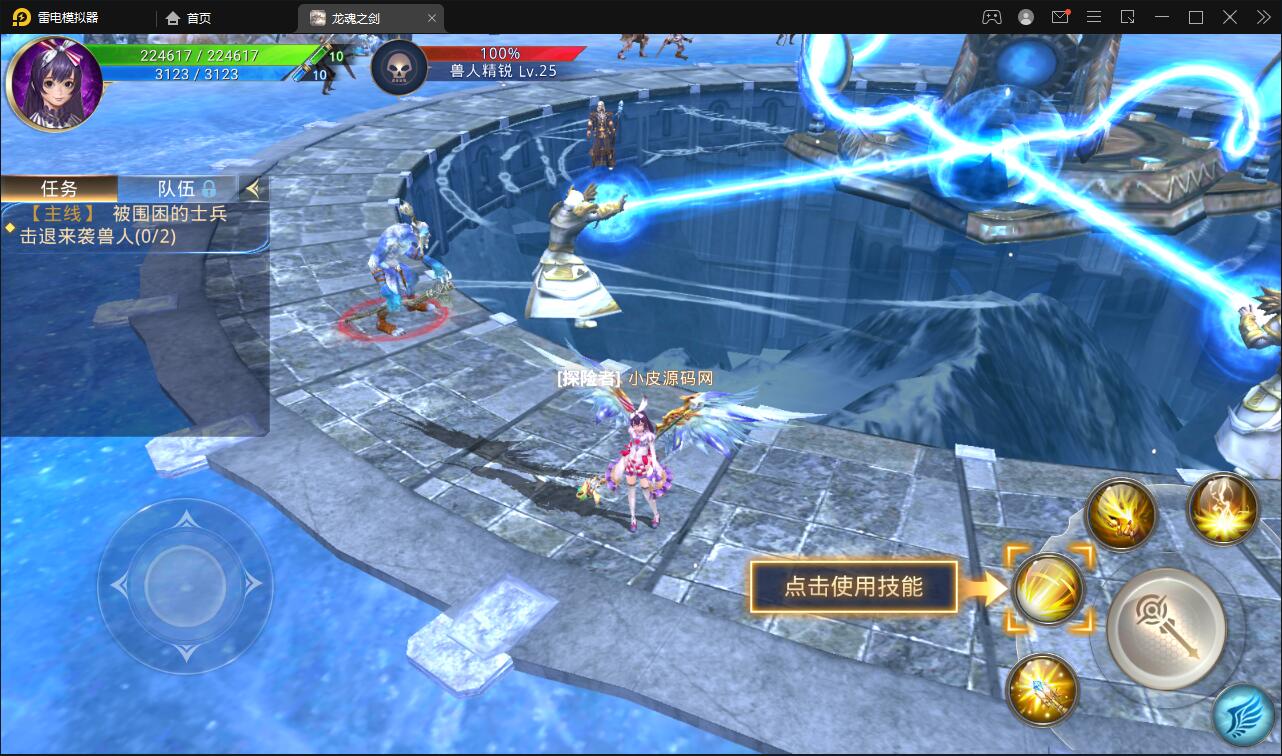Click the skull icon of 兽人精锐 boss
The height and width of the screenshot is (756, 1282).
click(x=400, y=67)
